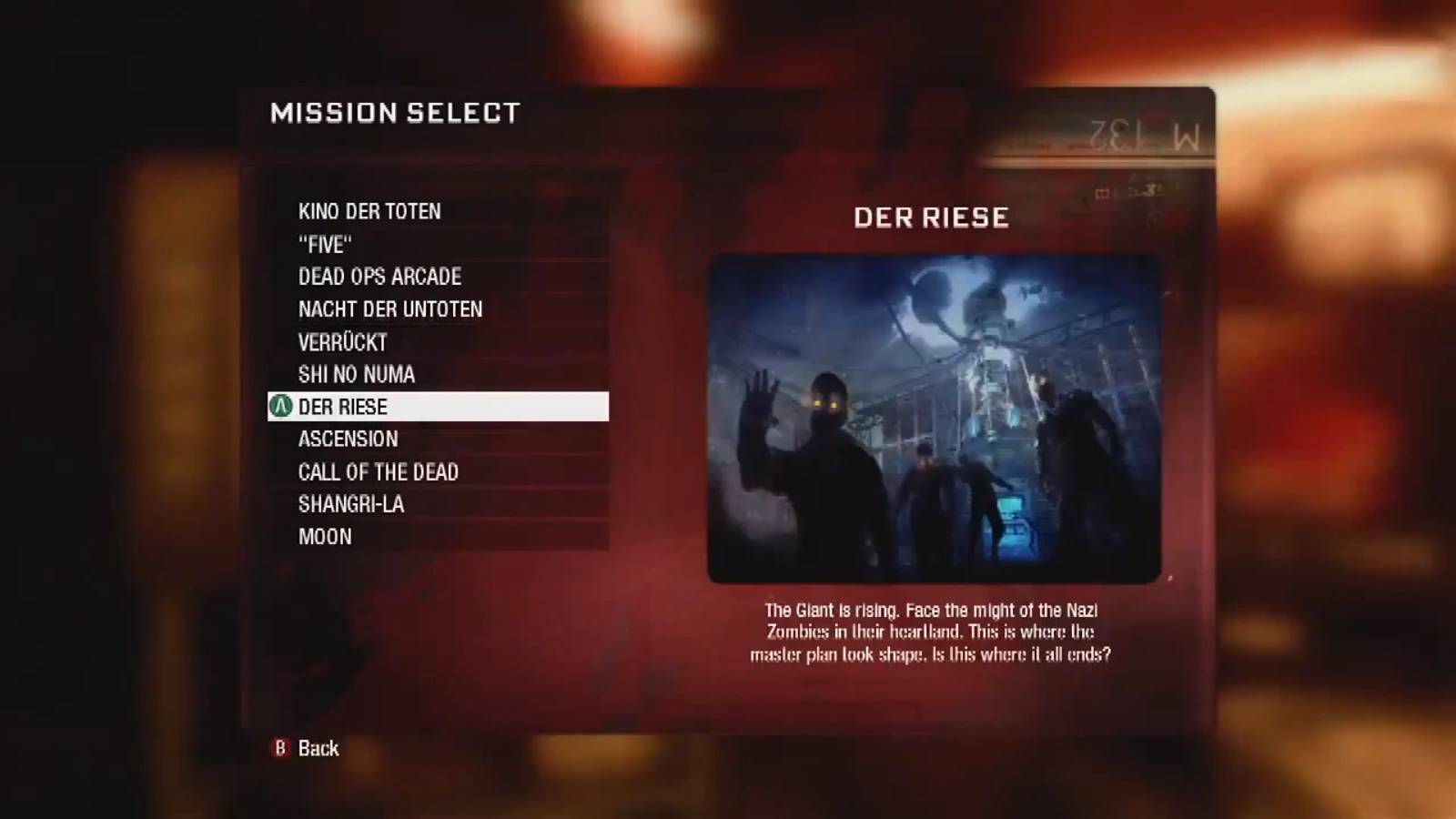
Task: Pick the Moon map entry
Action: point(325,537)
